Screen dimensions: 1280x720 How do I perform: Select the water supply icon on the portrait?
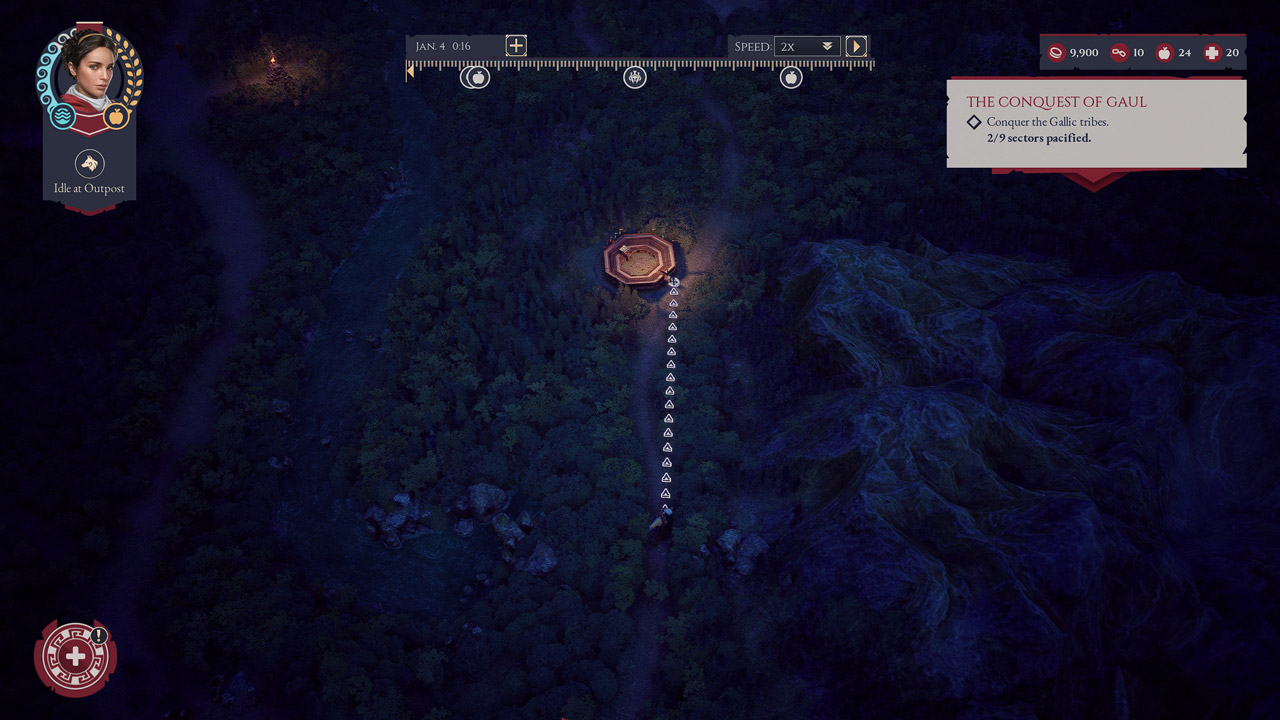[63, 117]
